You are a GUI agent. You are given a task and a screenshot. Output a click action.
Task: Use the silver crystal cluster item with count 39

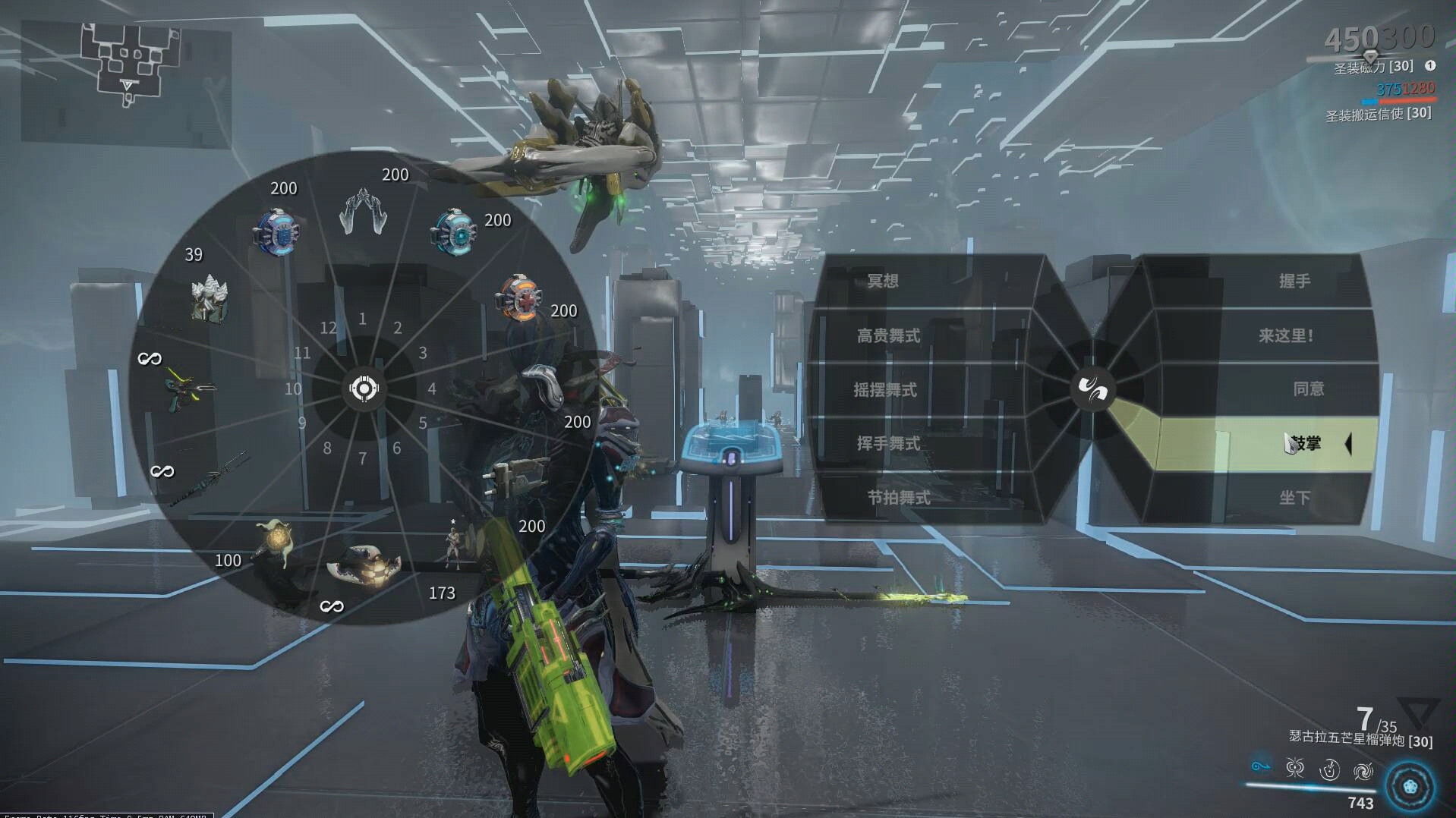(209, 296)
